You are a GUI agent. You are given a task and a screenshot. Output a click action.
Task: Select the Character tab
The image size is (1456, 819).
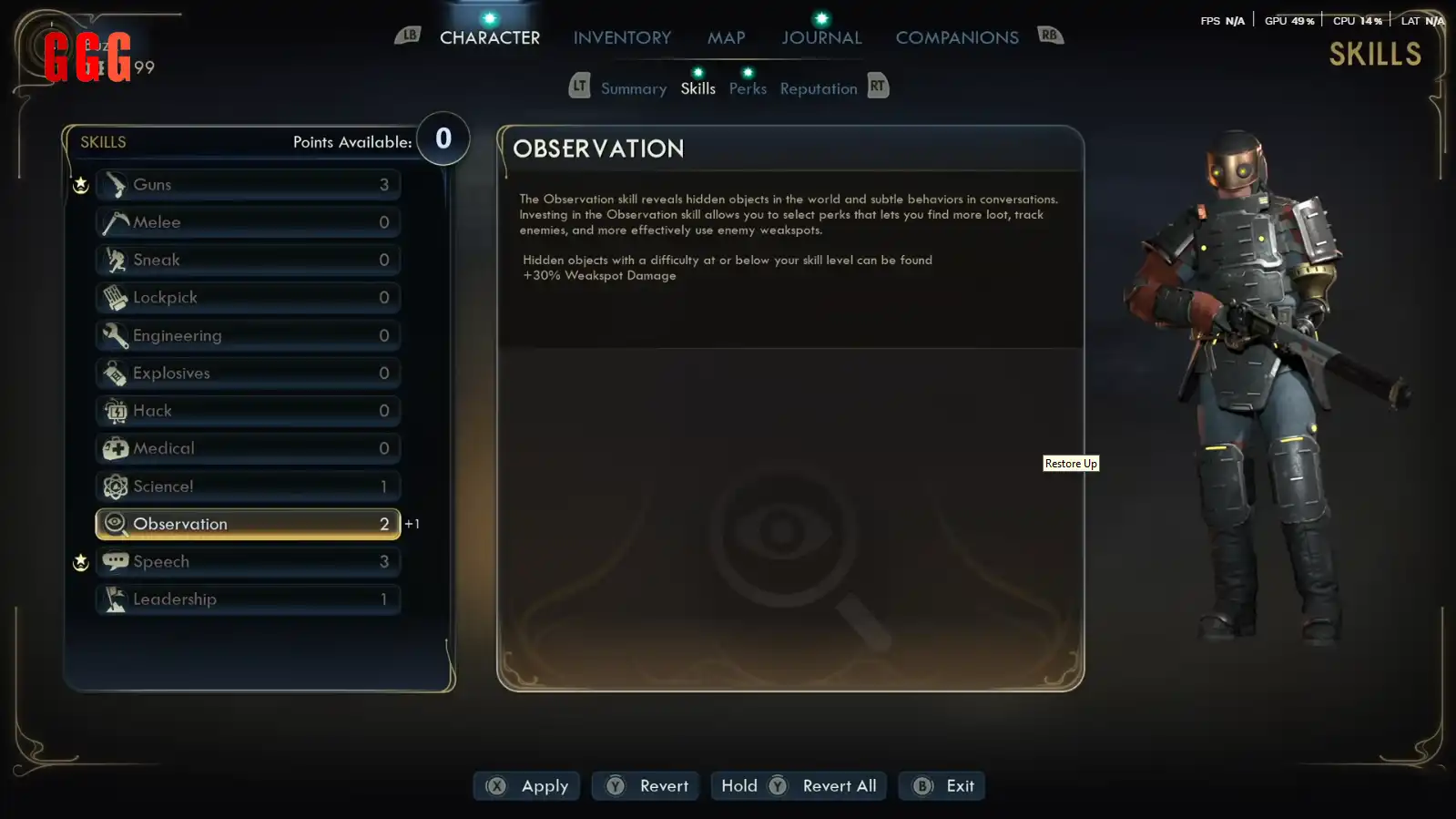(x=490, y=37)
